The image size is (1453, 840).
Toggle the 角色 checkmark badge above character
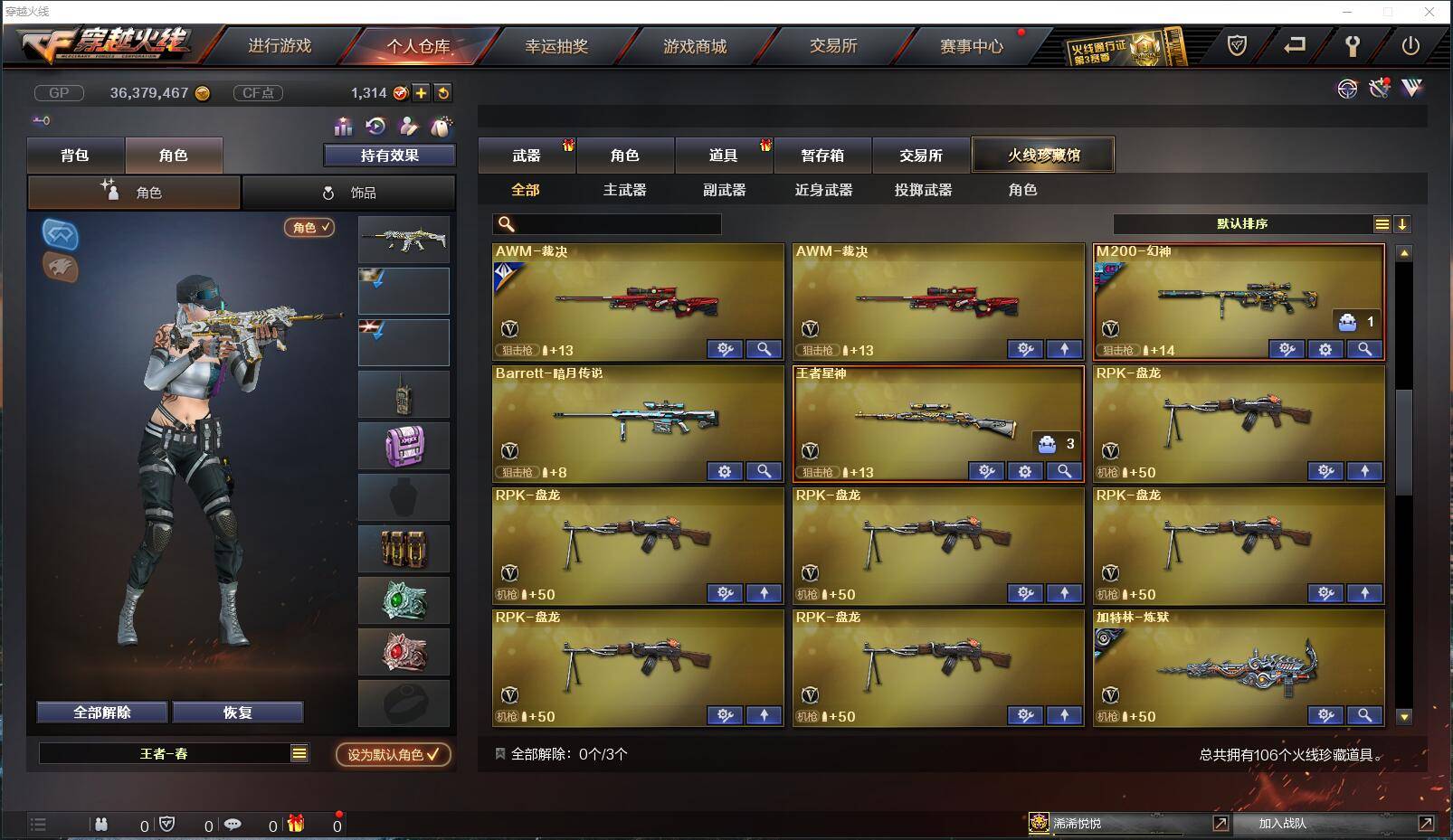click(x=309, y=229)
